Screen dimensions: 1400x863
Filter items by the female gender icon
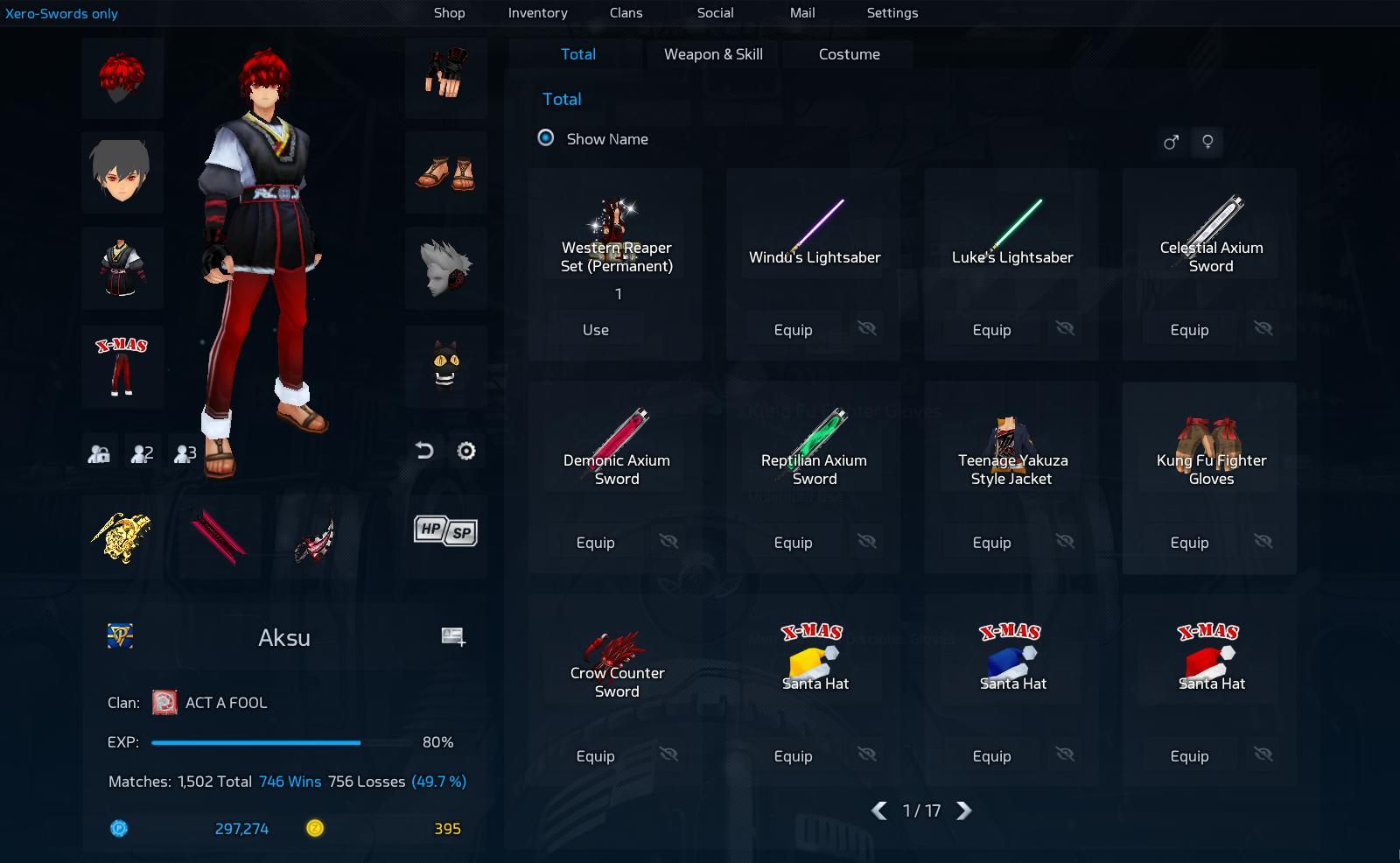pos(1207,142)
